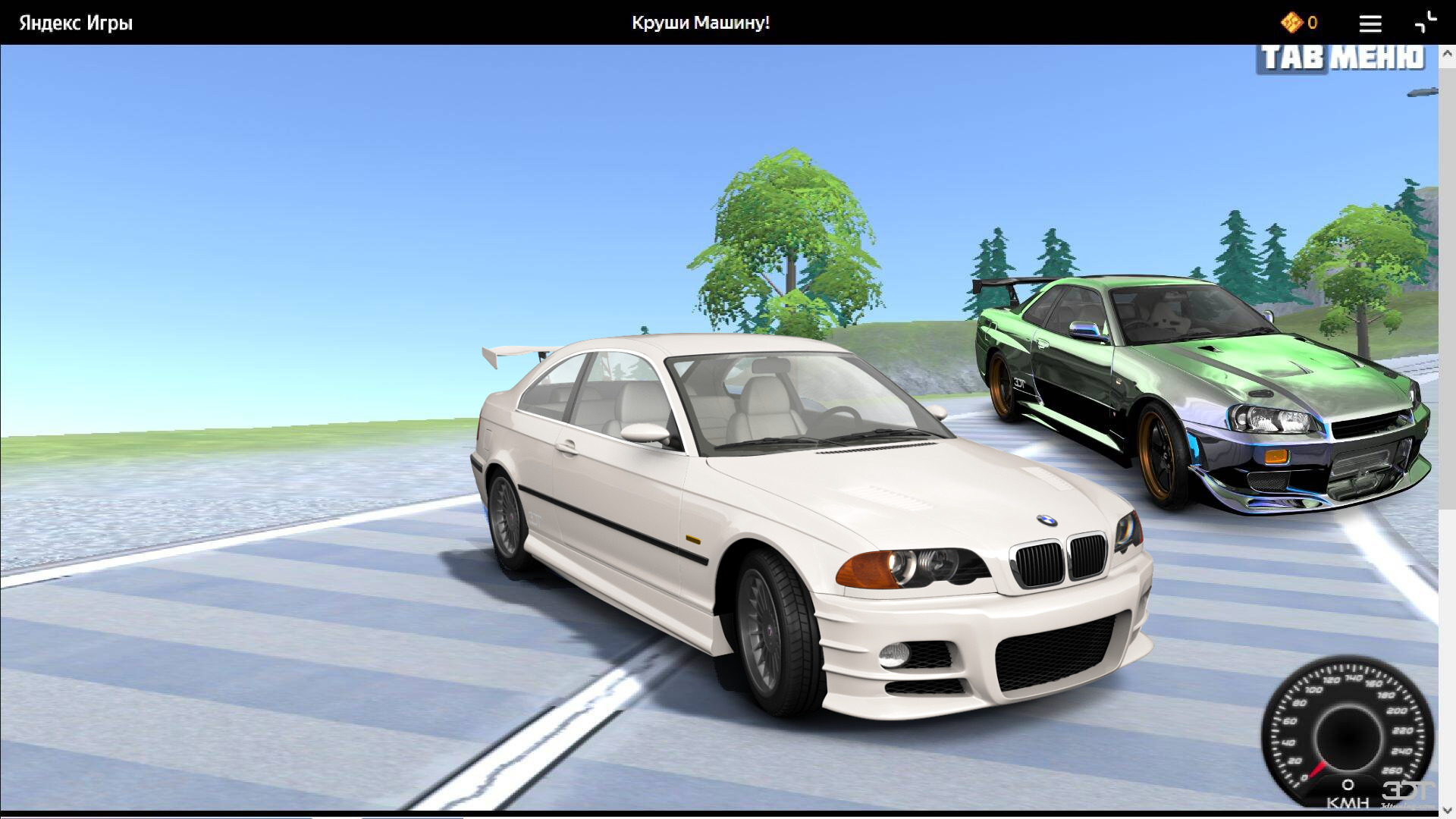Select the Круши Машину! title in the header
The image size is (1456, 819).
click(x=699, y=23)
